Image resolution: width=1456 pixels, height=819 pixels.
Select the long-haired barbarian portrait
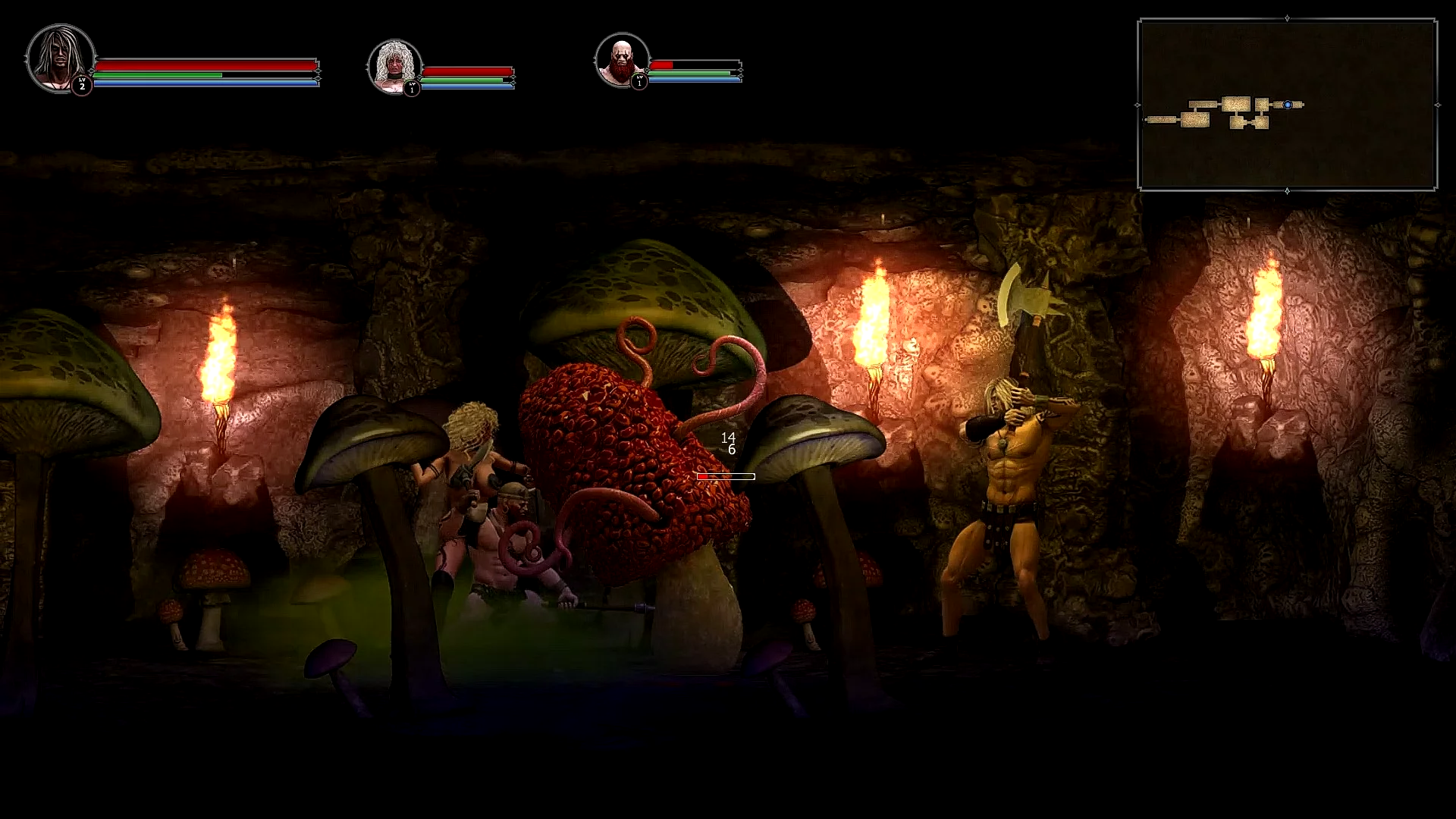(x=59, y=58)
